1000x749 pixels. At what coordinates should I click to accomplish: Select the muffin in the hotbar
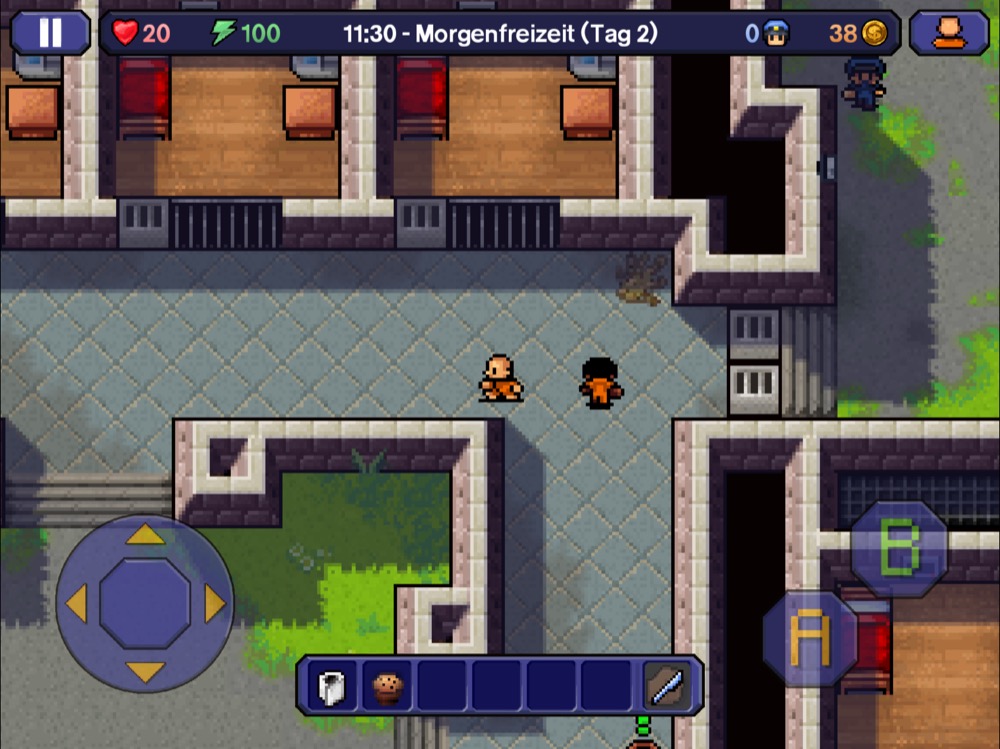[x=386, y=687]
